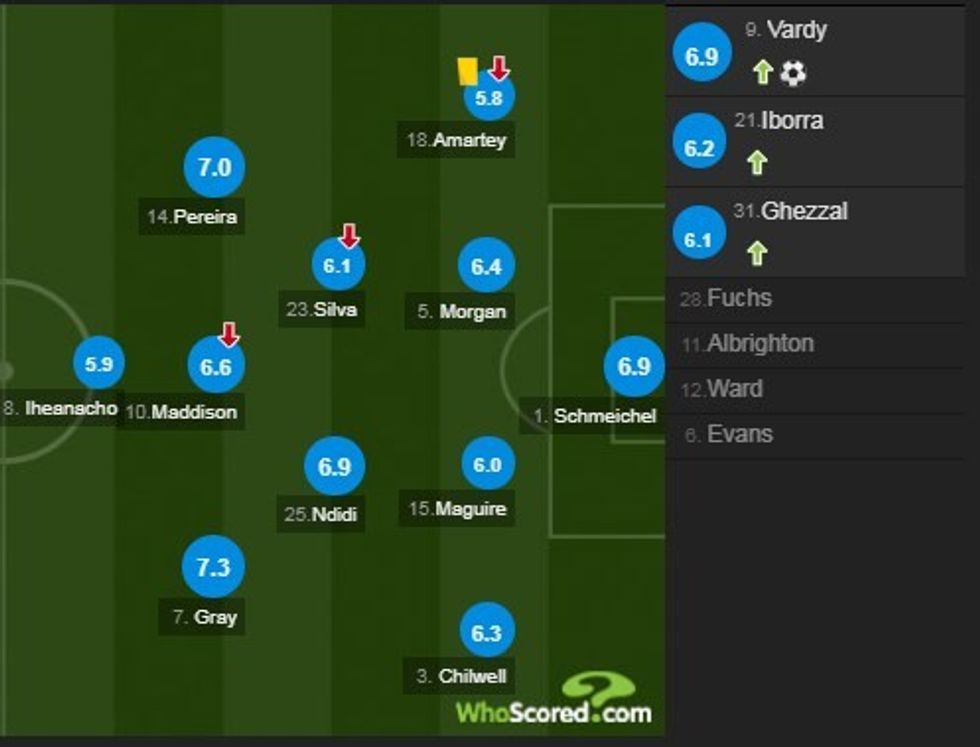Select Fuchs in the unused substitutes
980x747 pixels.
(740, 298)
